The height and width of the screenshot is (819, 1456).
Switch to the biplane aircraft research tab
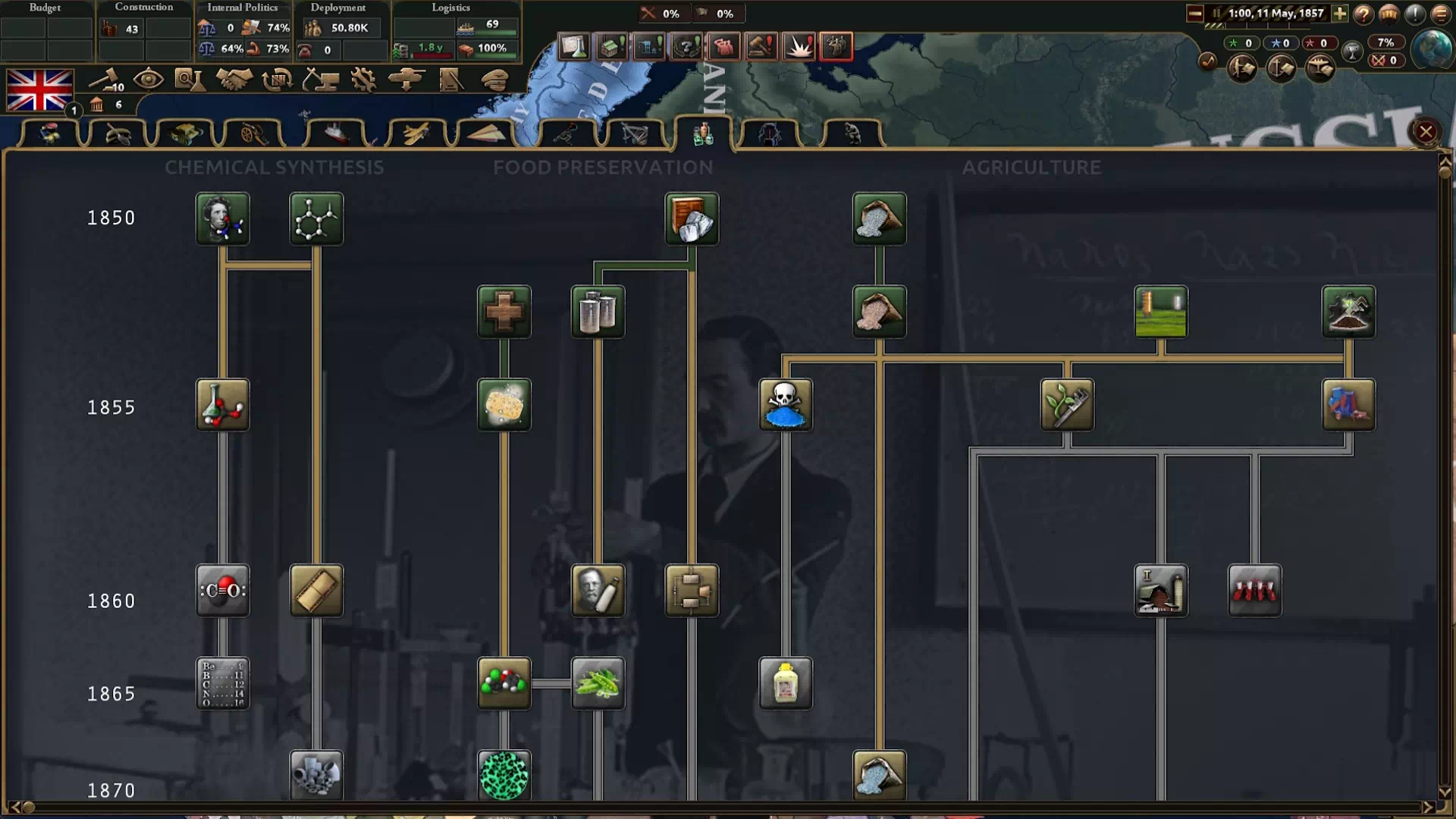click(416, 133)
